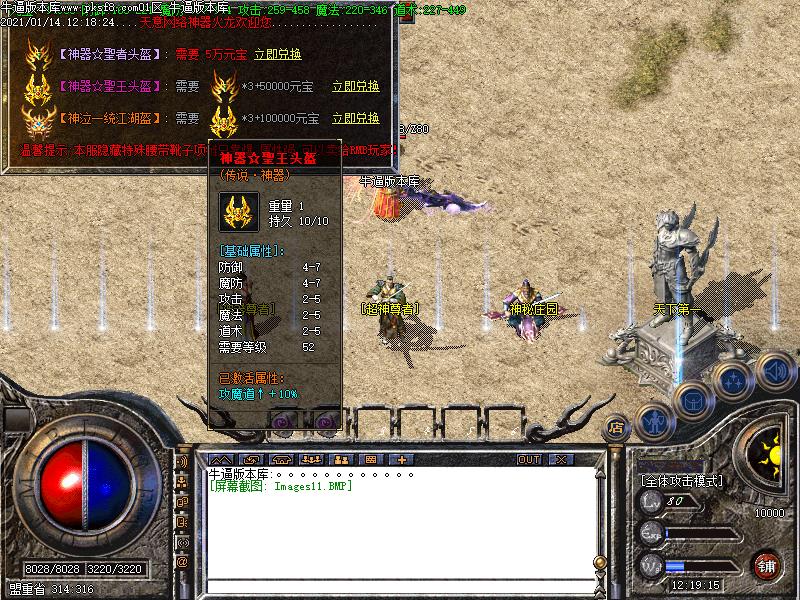Click the plus button on chat toolbar
Screen dimensions: 800x600
coord(402,459)
